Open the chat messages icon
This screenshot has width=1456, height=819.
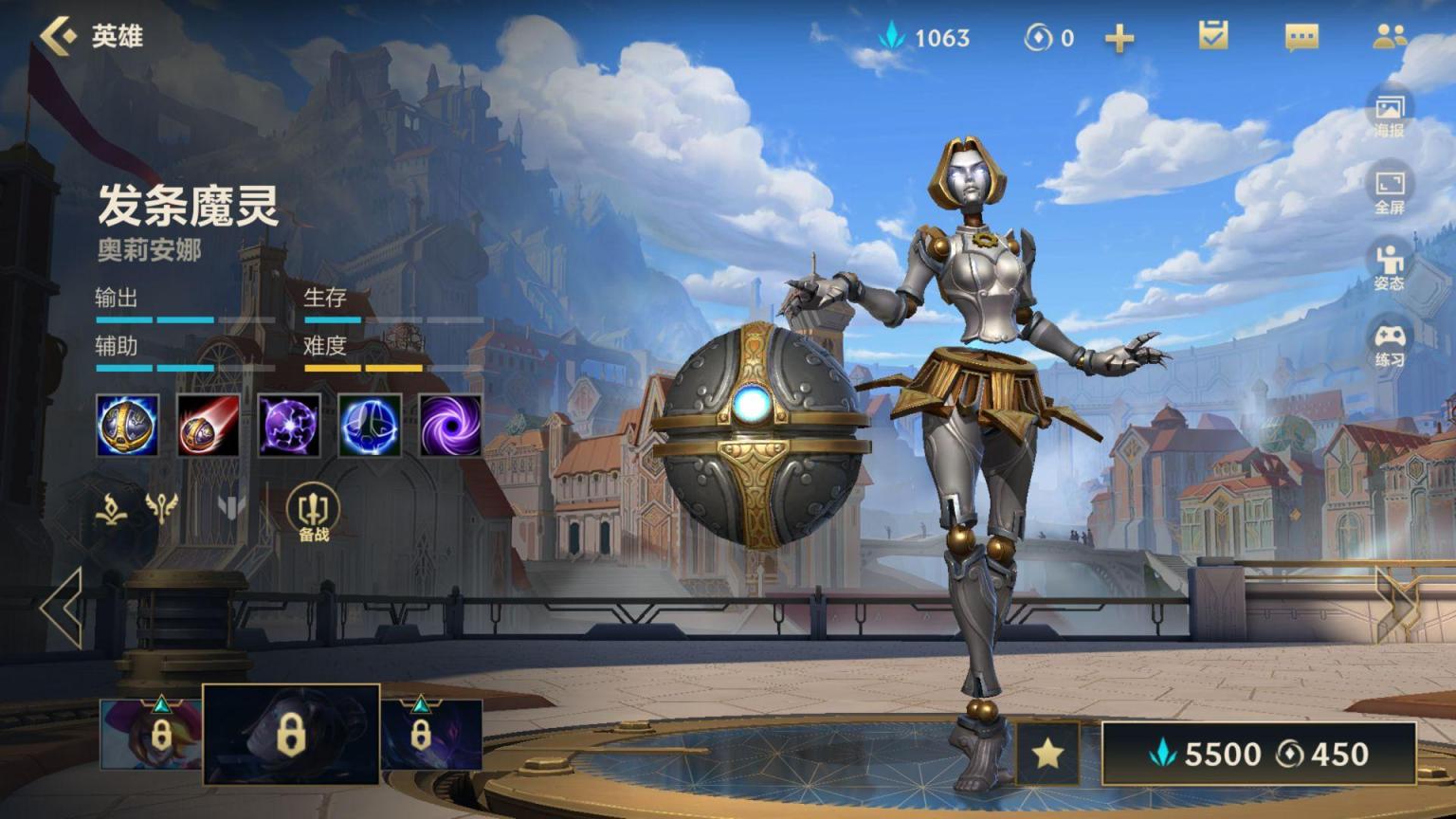pos(1301,37)
